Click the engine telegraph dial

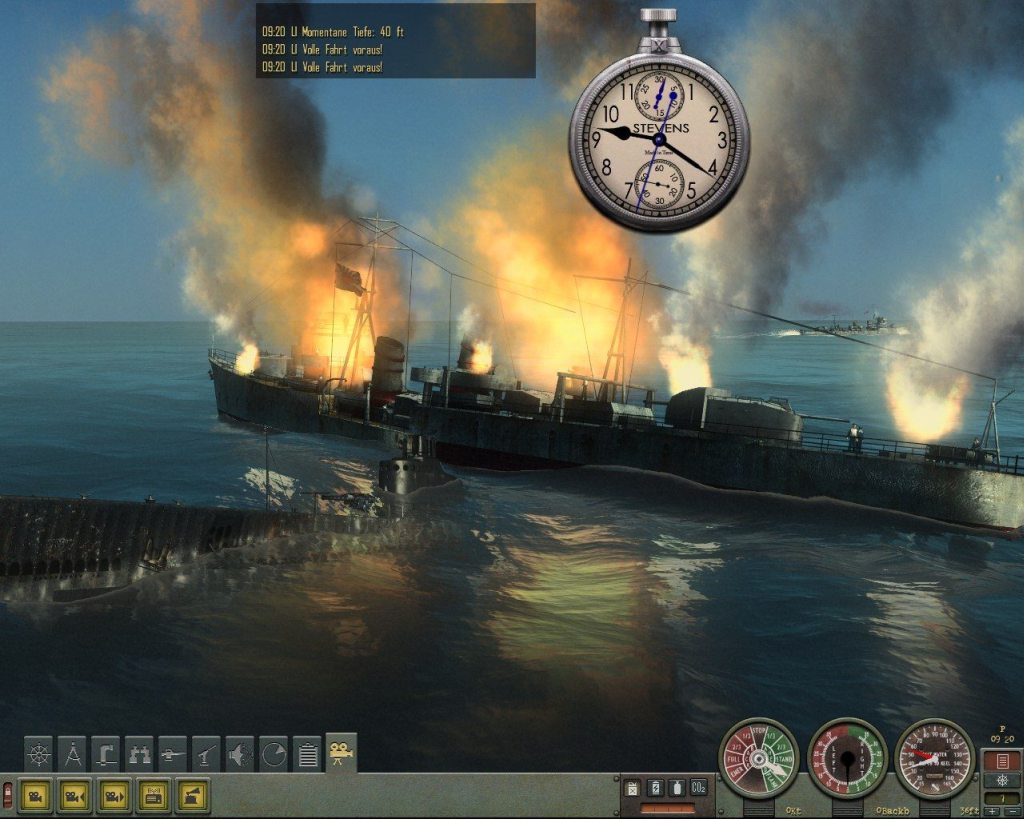pos(759,759)
